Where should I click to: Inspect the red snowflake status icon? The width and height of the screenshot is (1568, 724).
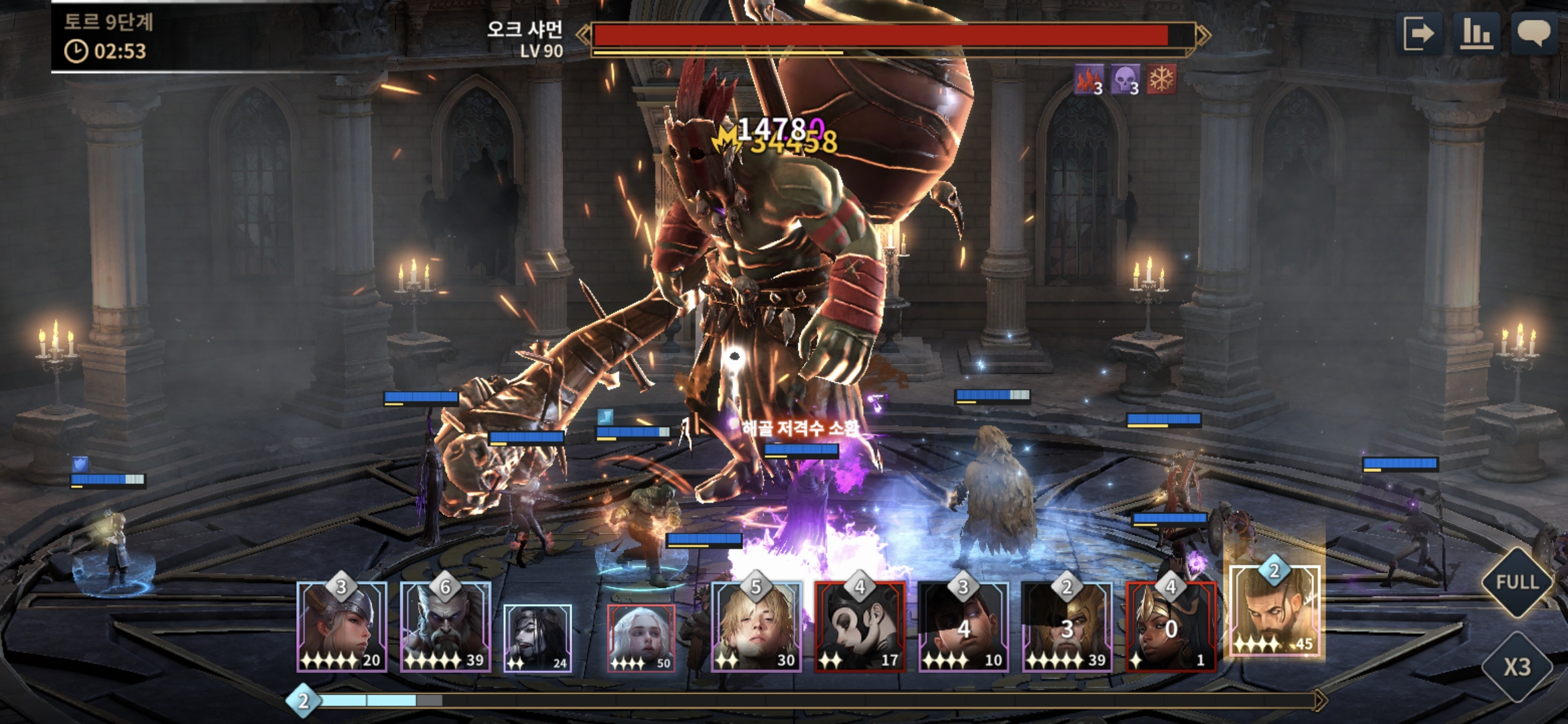(x=1161, y=80)
